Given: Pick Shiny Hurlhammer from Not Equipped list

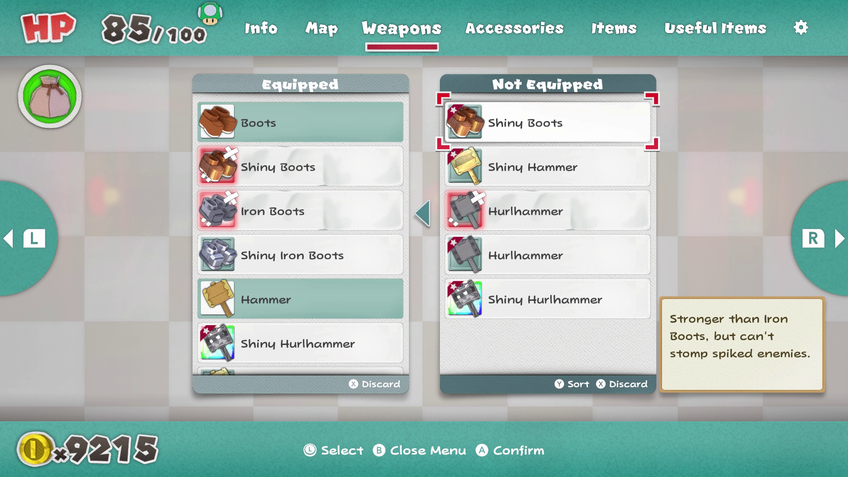Looking at the screenshot, I should [x=547, y=299].
